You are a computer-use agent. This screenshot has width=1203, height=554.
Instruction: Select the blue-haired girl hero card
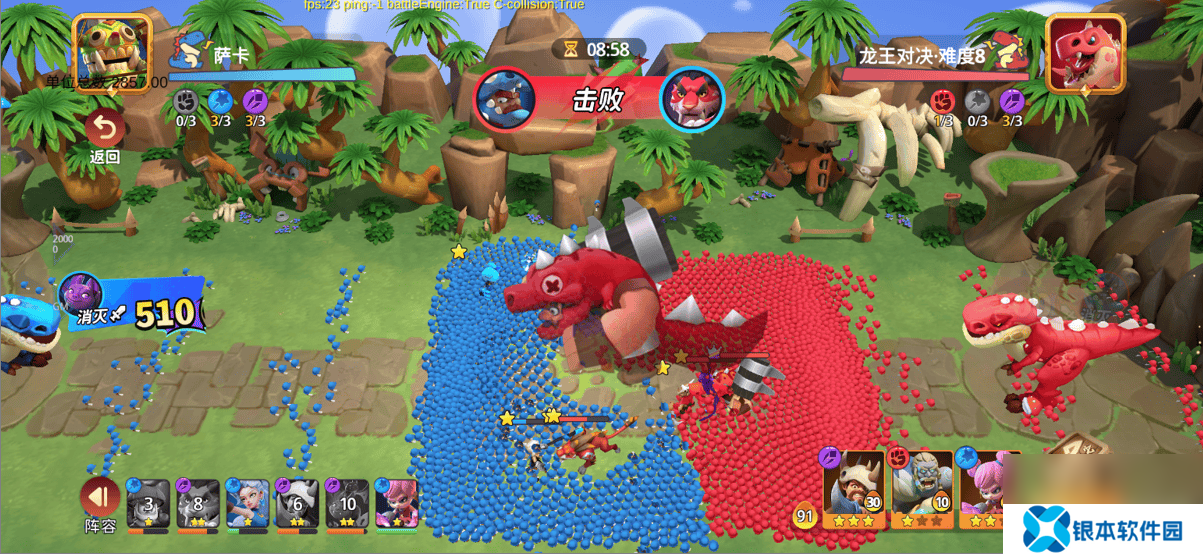click(x=247, y=503)
